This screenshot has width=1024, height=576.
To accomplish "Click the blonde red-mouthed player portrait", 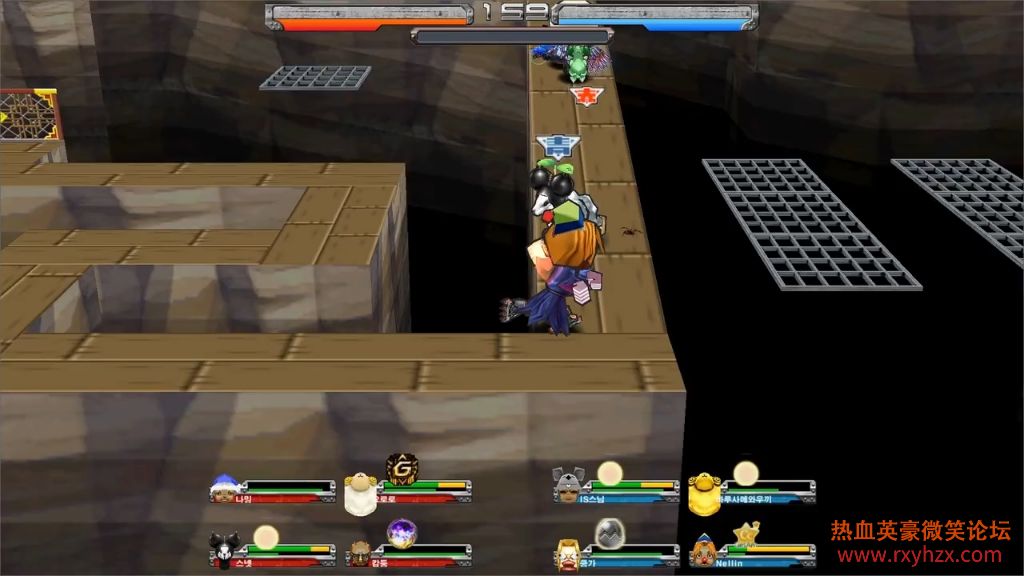I will click(570, 551).
